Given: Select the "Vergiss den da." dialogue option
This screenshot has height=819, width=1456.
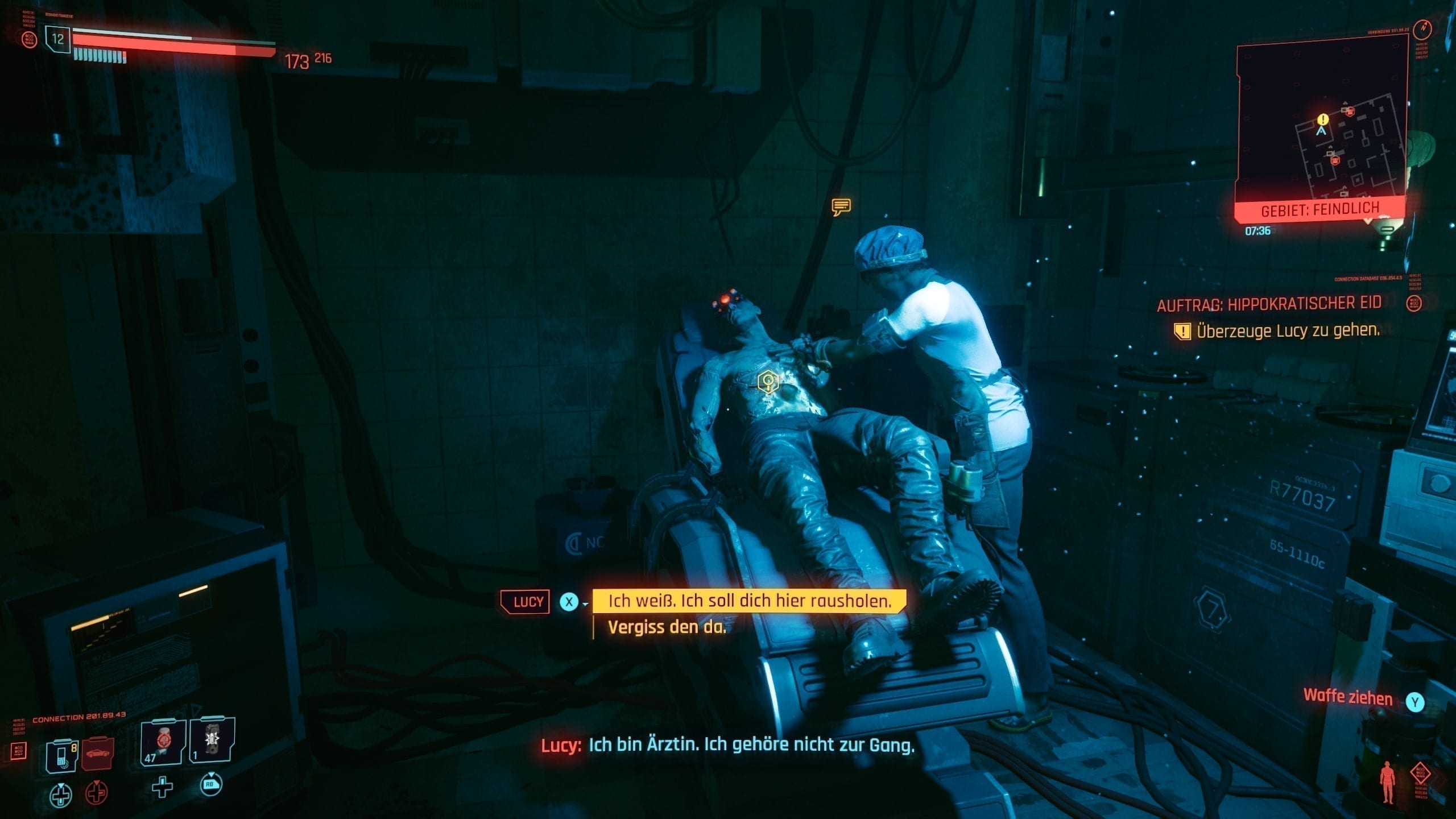Looking at the screenshot, I should [667, 627].
